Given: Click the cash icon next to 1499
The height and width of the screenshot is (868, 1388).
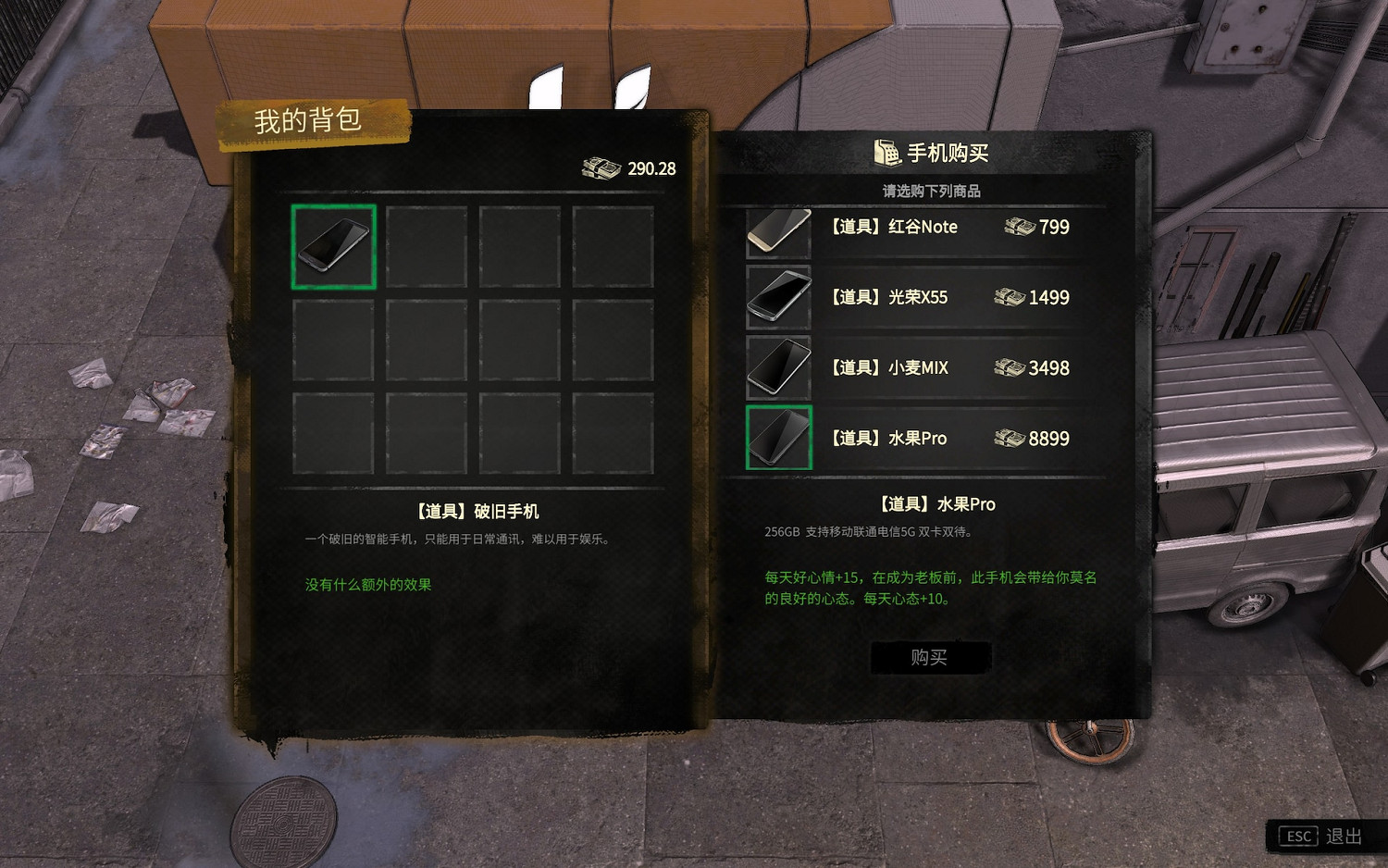Looking at the screenshot, I should coord(1011,297).
